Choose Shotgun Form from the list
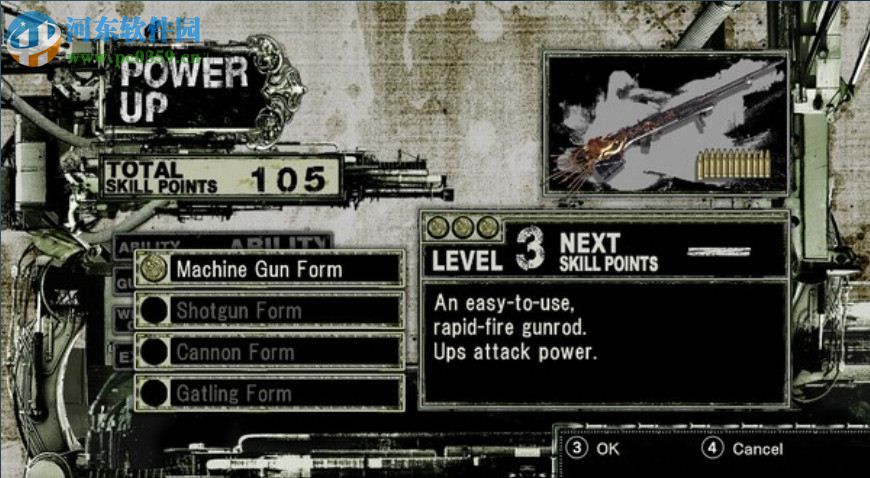 [268, 311]
